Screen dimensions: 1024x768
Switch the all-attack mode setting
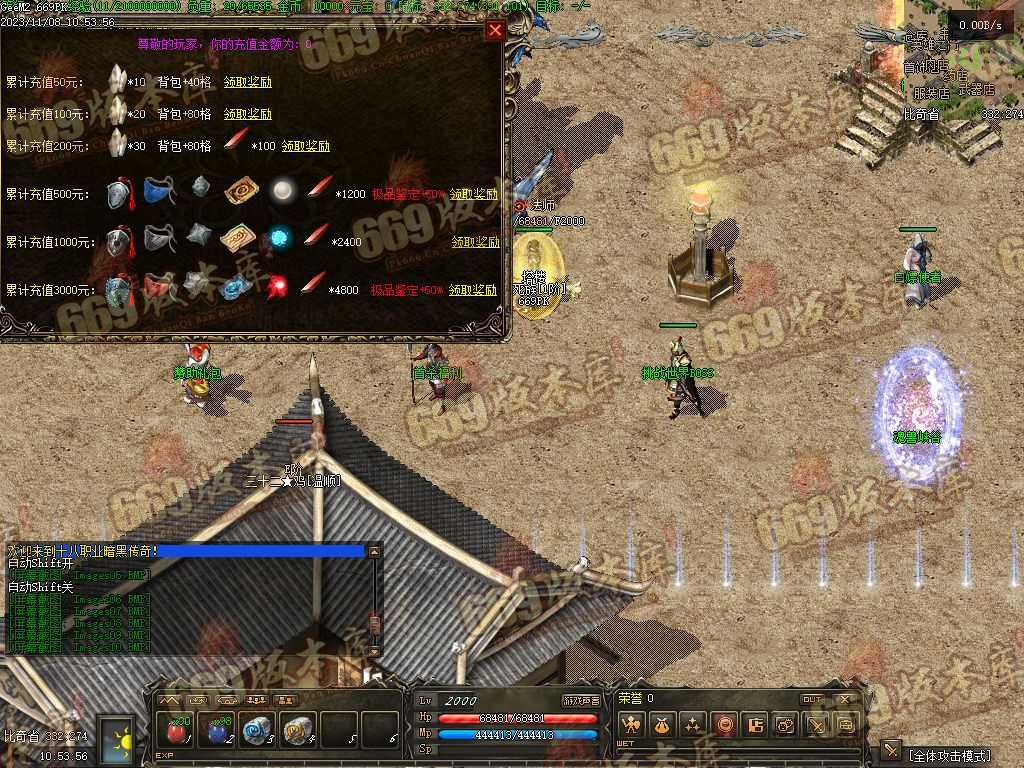947,754
